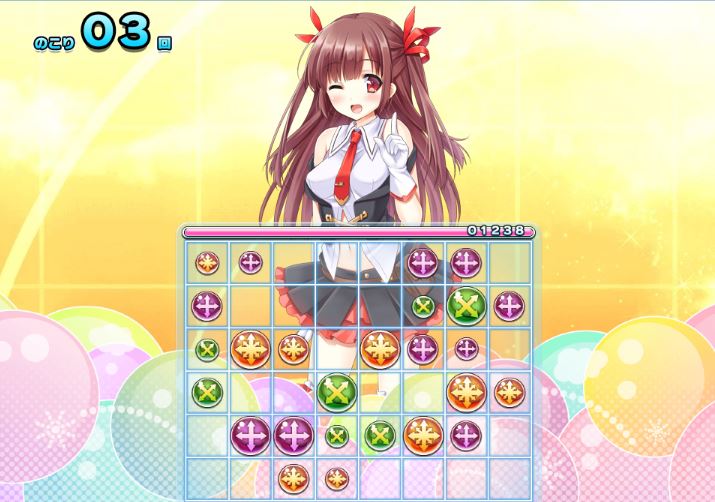The width and height of the screenshot is (715, 502).
Task: Choose the large purple orb at the second row's left end
Action: 207,305
